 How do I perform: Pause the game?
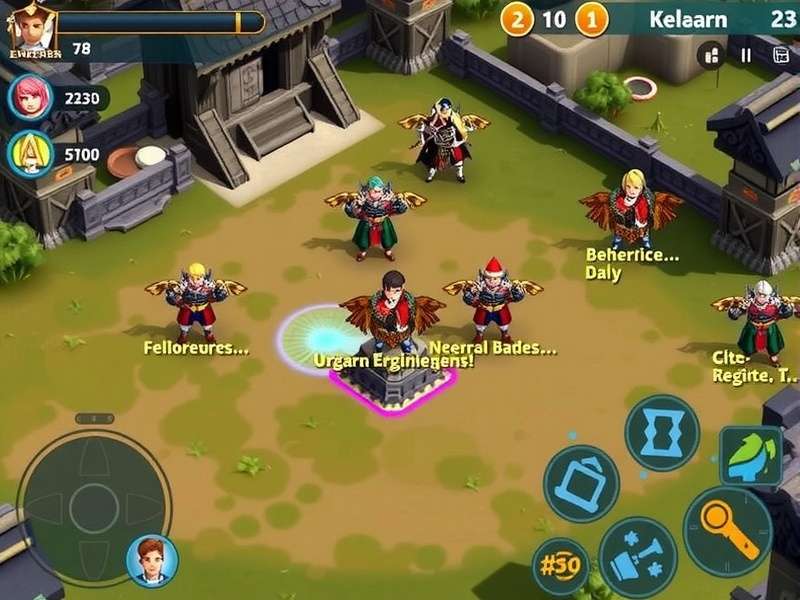pos(746,55)
